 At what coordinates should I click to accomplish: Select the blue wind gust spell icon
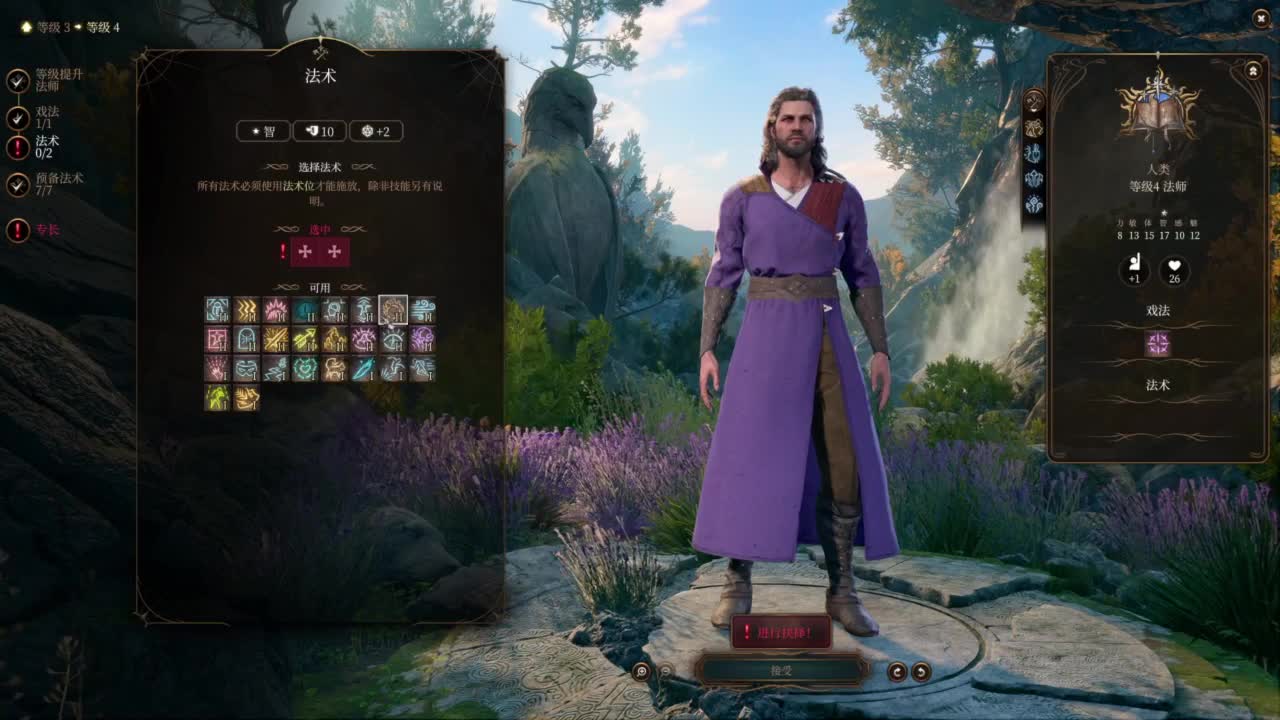pos(422,310)
